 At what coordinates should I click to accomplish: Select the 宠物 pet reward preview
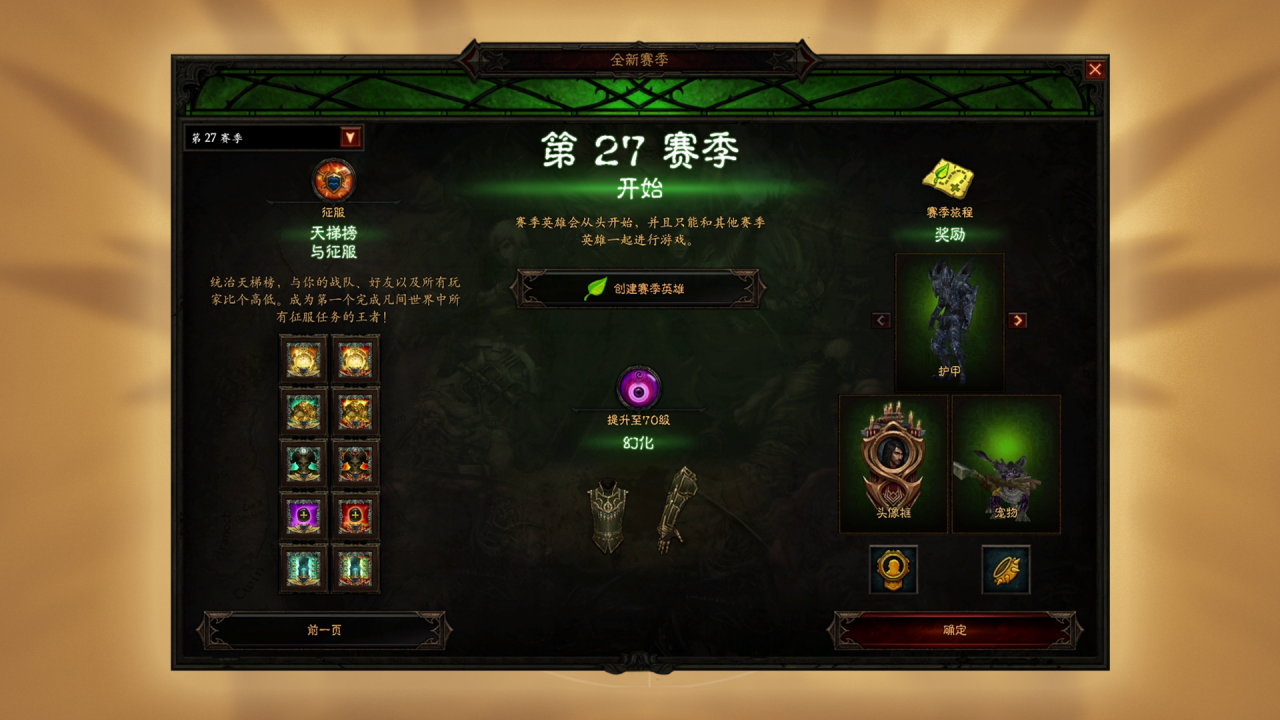(1004, 463)
